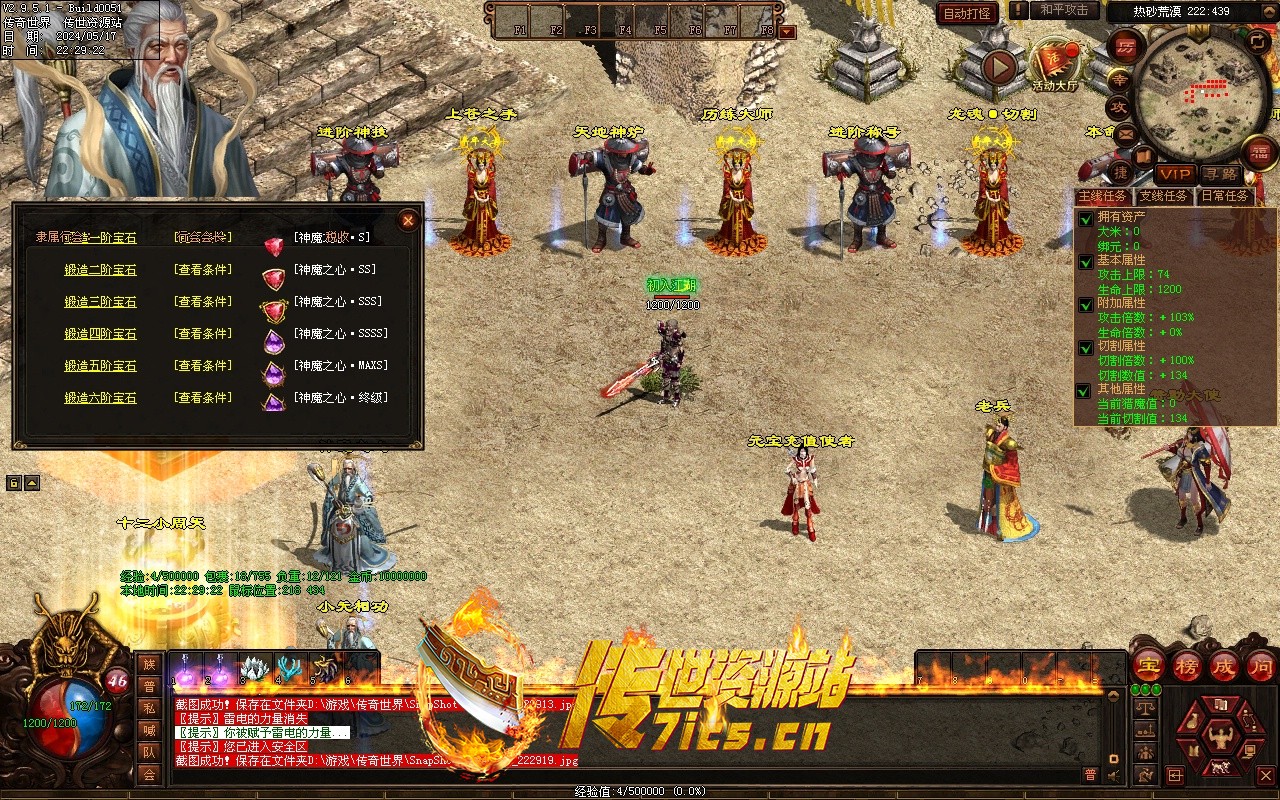Activate 寻路 pathfinding button
Viewport: 1280px width, 800px height.
click(1220, 174)
